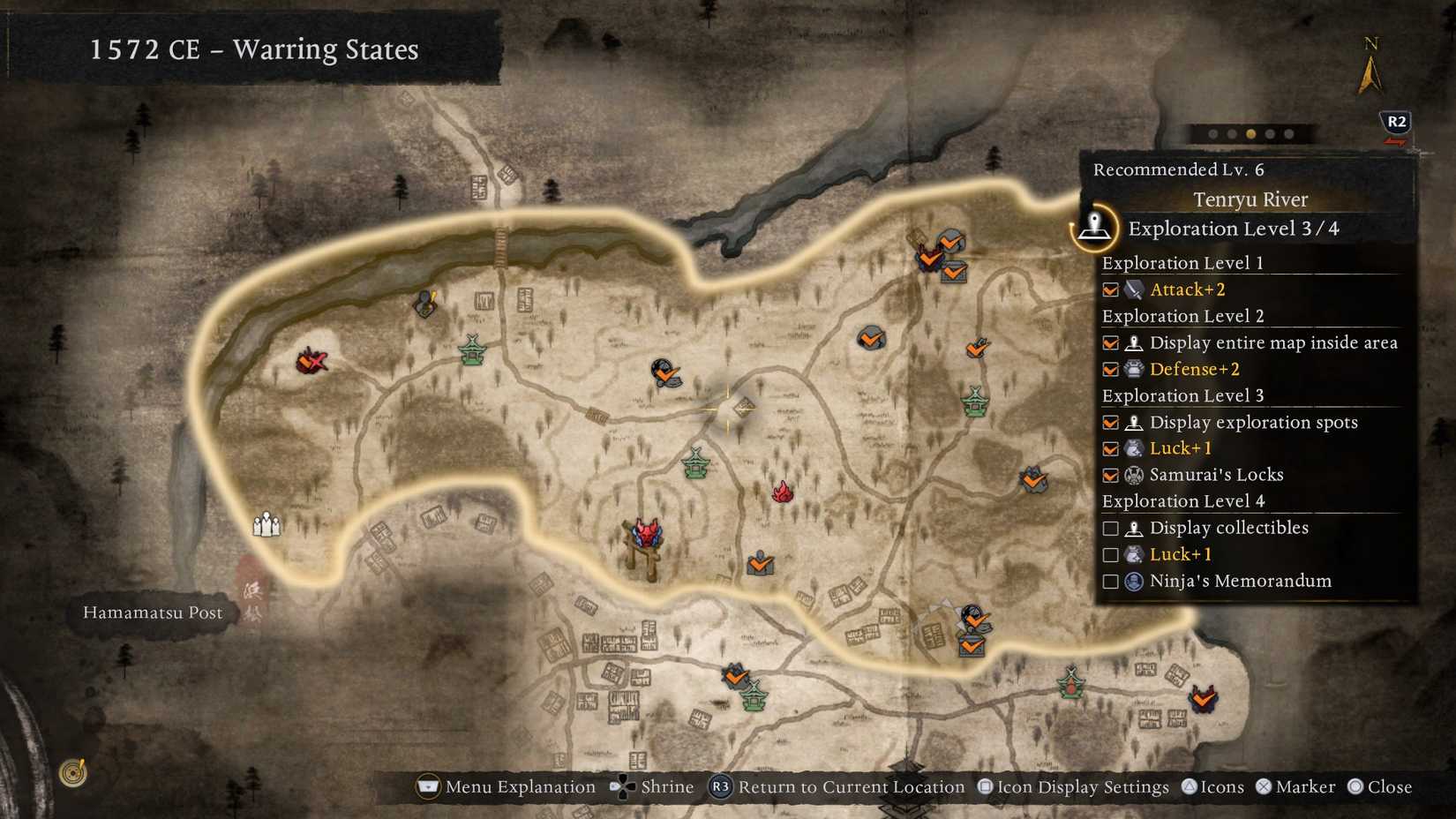Click the white statues icon near Hamamatsu Post
This screenshot has width=1456, height=819.
point(267,524)
